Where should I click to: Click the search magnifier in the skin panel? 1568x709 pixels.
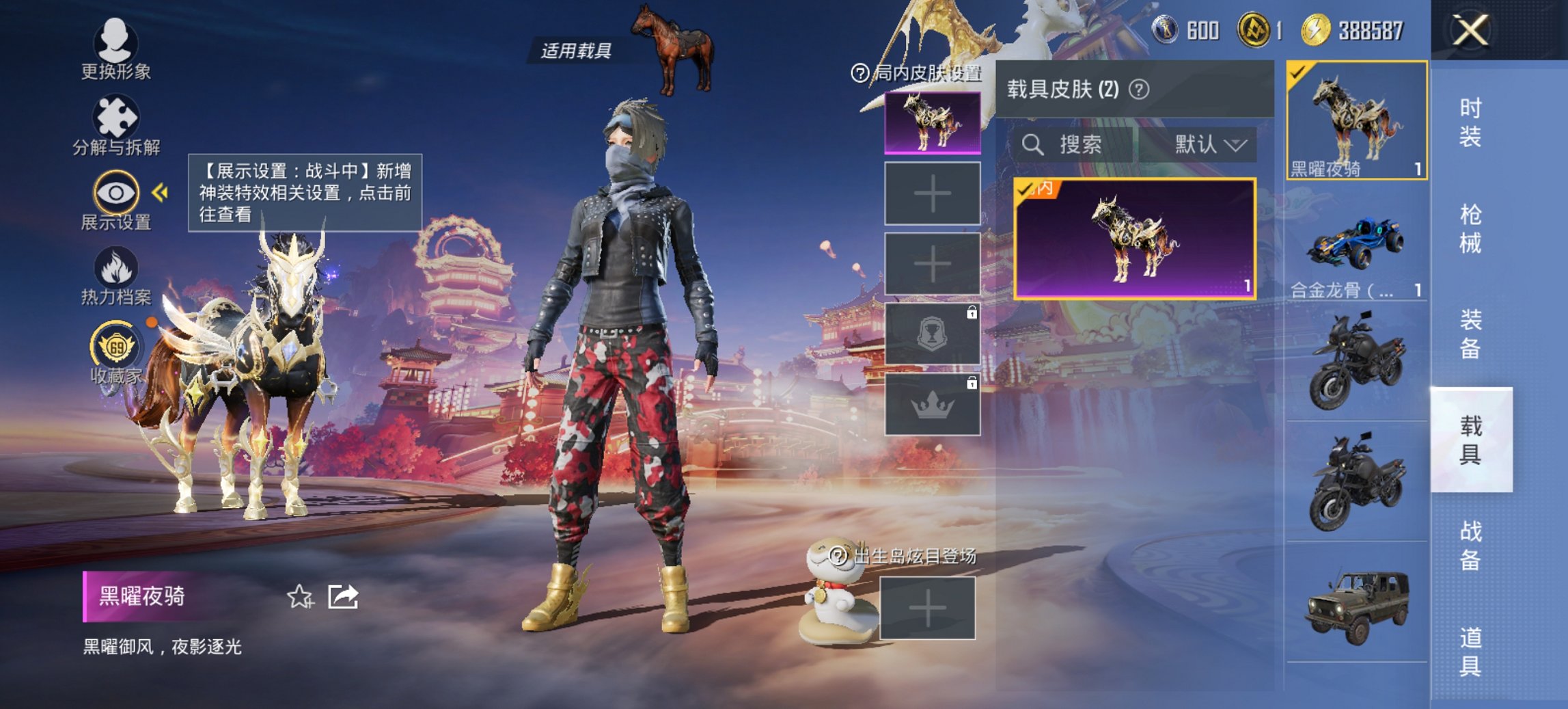click(1032, 145)
